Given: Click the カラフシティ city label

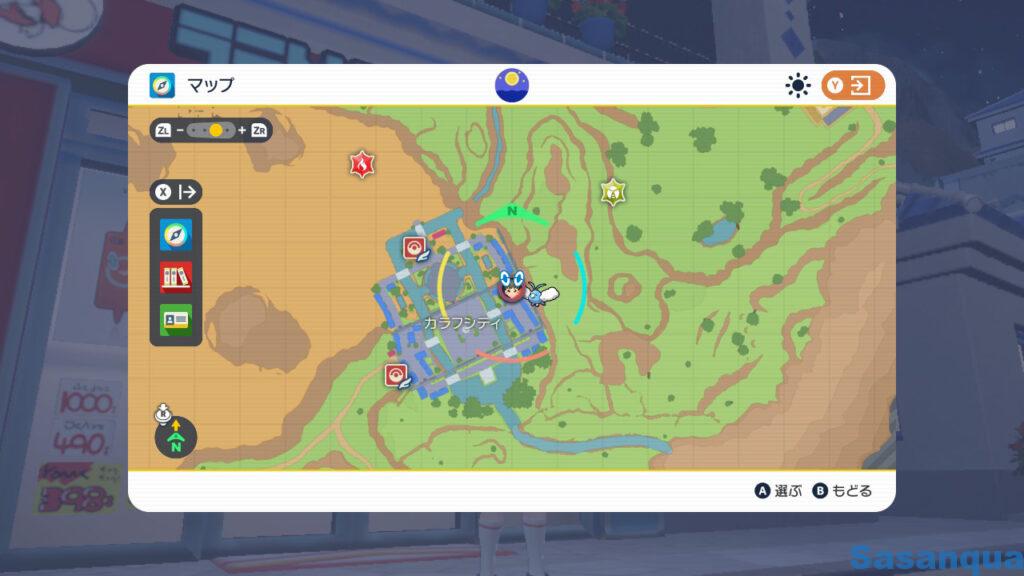Looking at the screenshot, I should tap(461, 323).
